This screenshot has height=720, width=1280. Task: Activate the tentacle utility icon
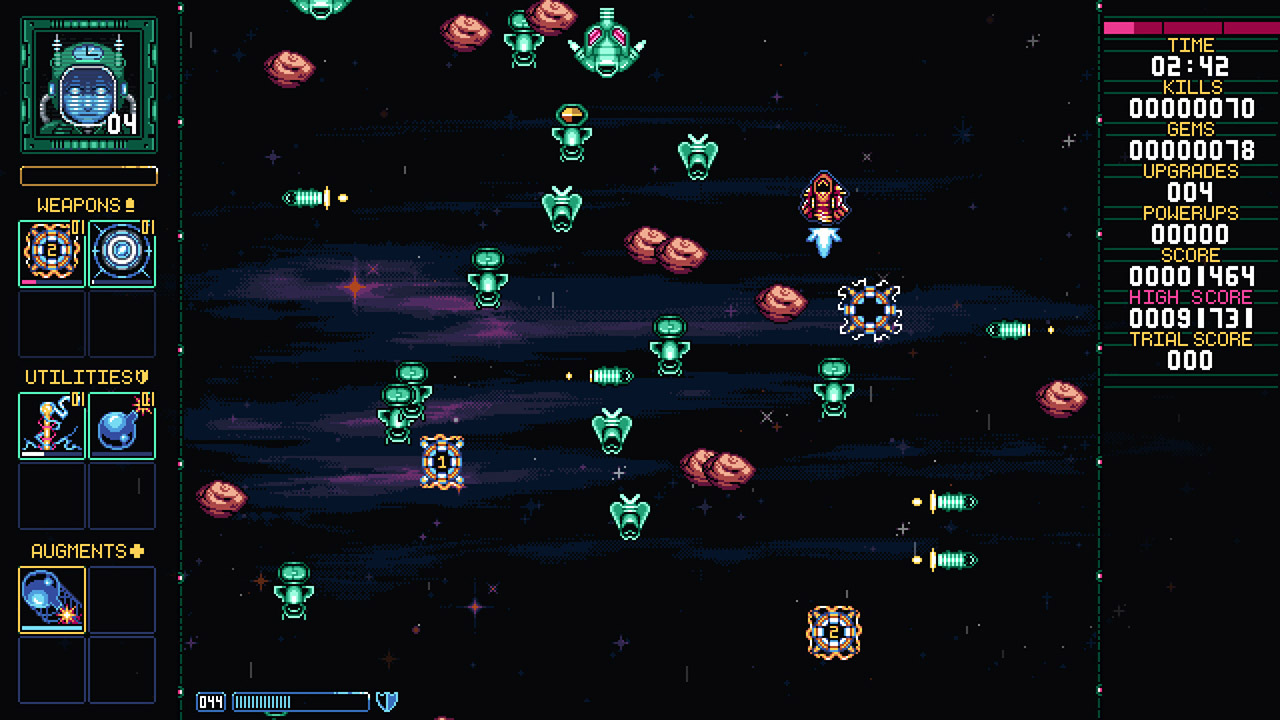pos(50,425)
